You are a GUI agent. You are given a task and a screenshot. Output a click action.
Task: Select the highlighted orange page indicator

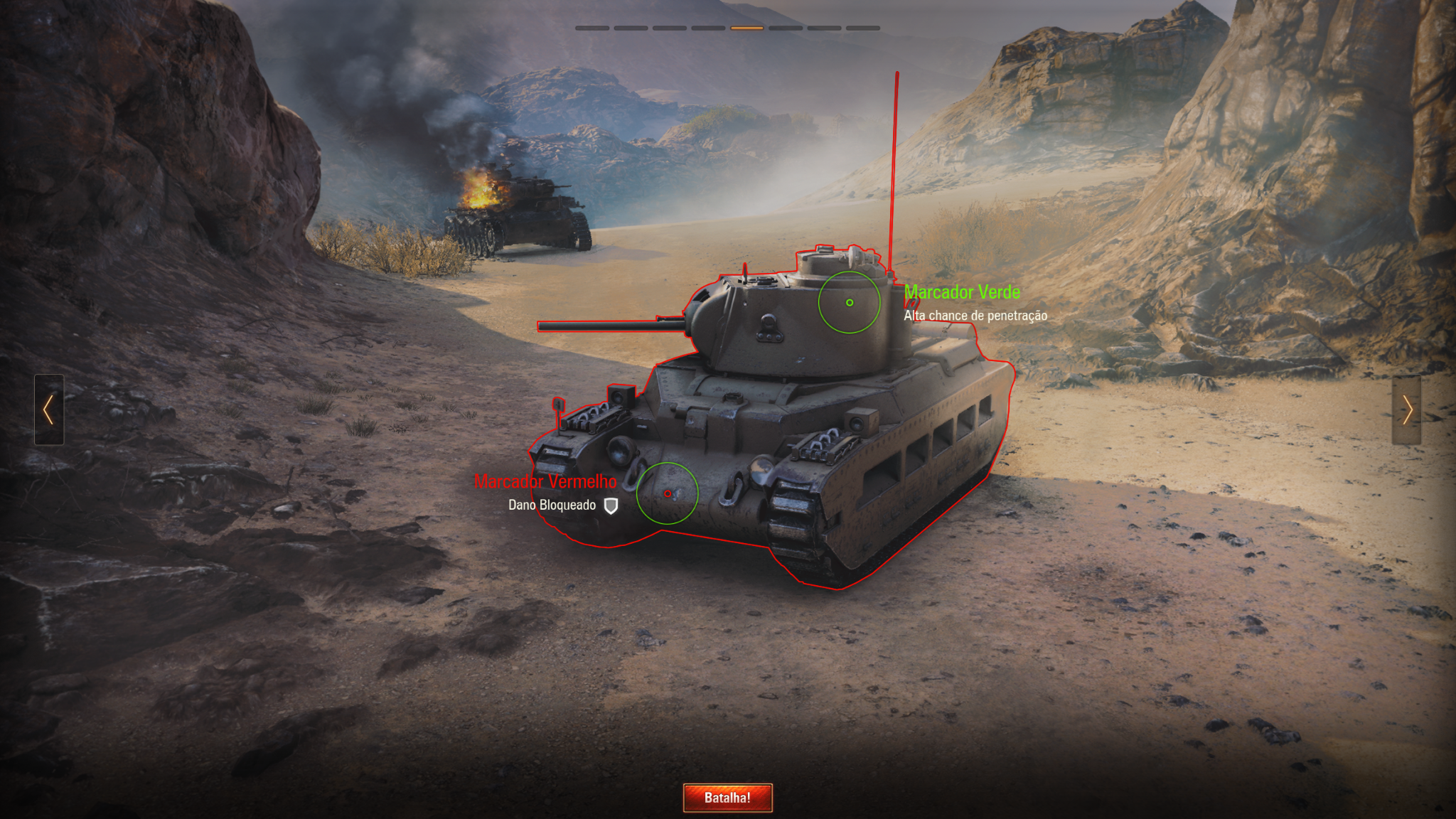tap(746, 28)
